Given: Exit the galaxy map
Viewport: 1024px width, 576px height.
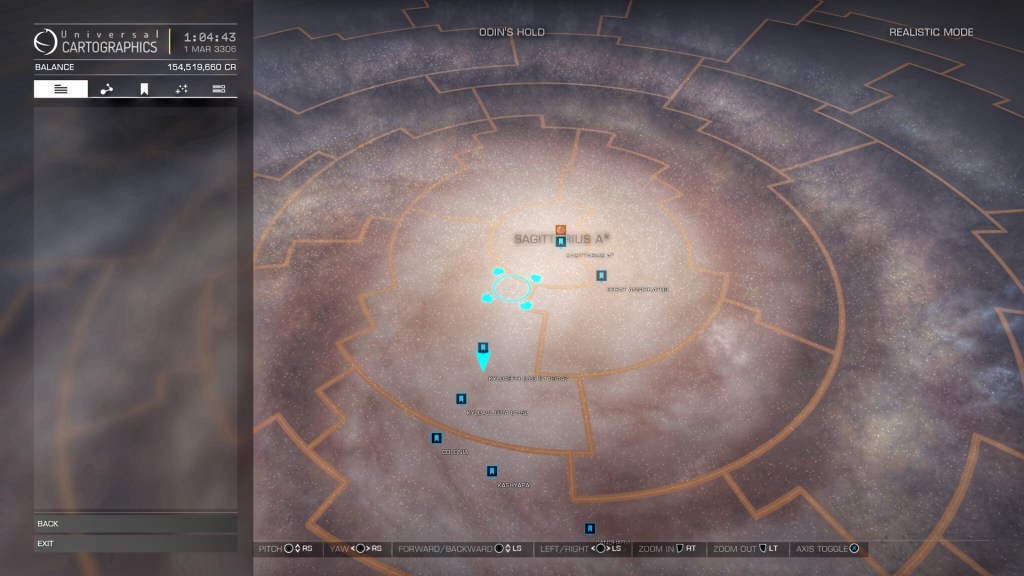Looking at the screenshot, I should (x=135, y=543).
